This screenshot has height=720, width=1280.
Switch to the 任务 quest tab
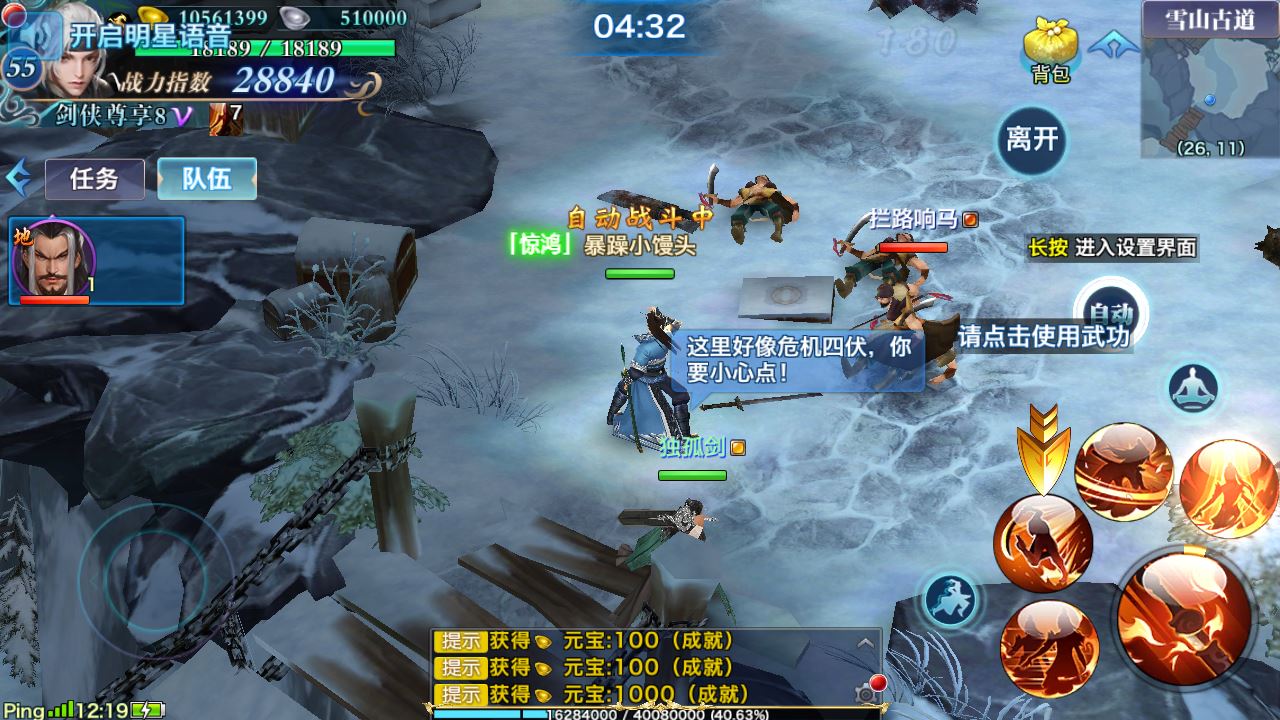tap(95, 179)
